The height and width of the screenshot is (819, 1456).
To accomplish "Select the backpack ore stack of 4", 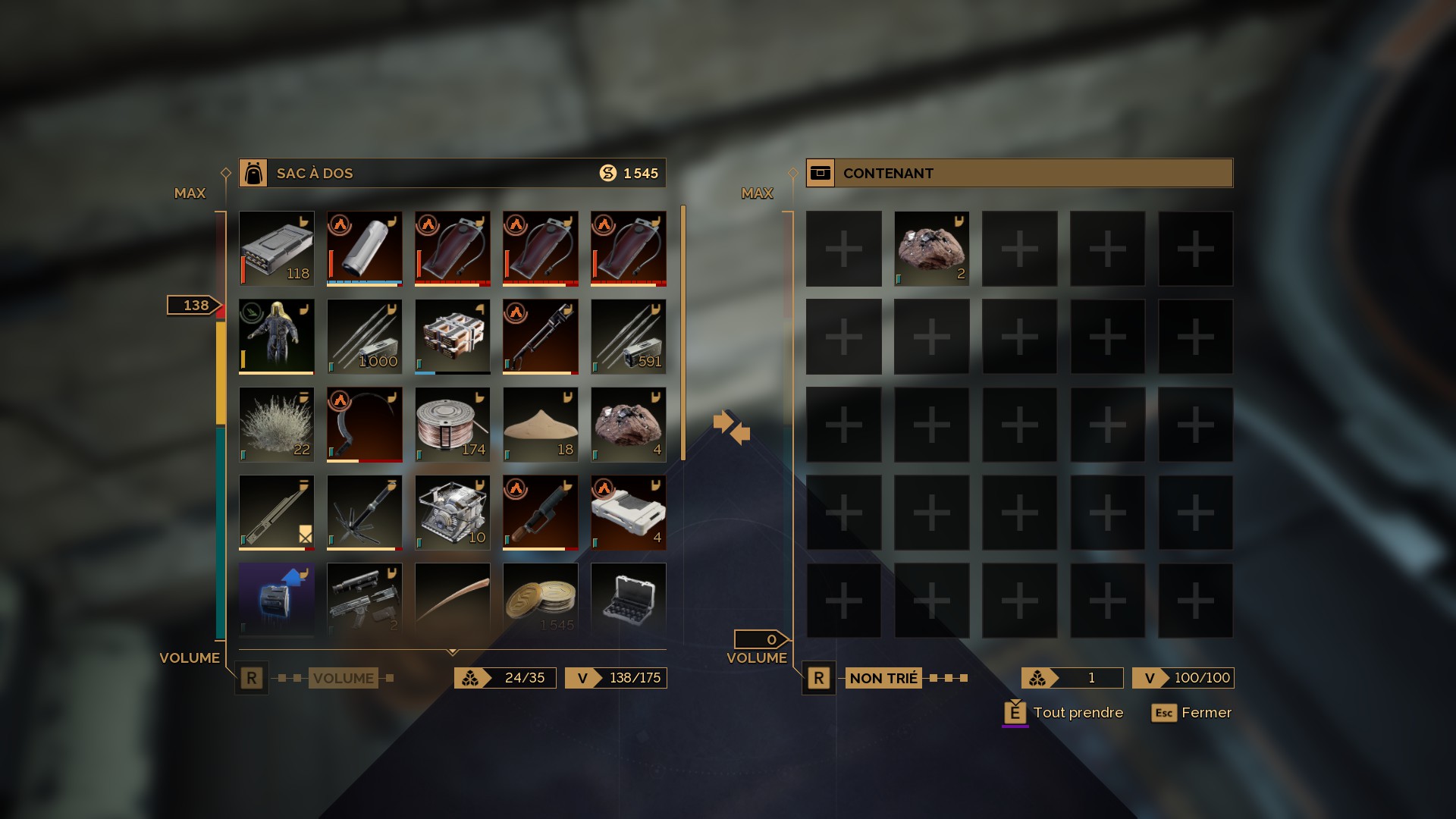I will click(628, 425).
